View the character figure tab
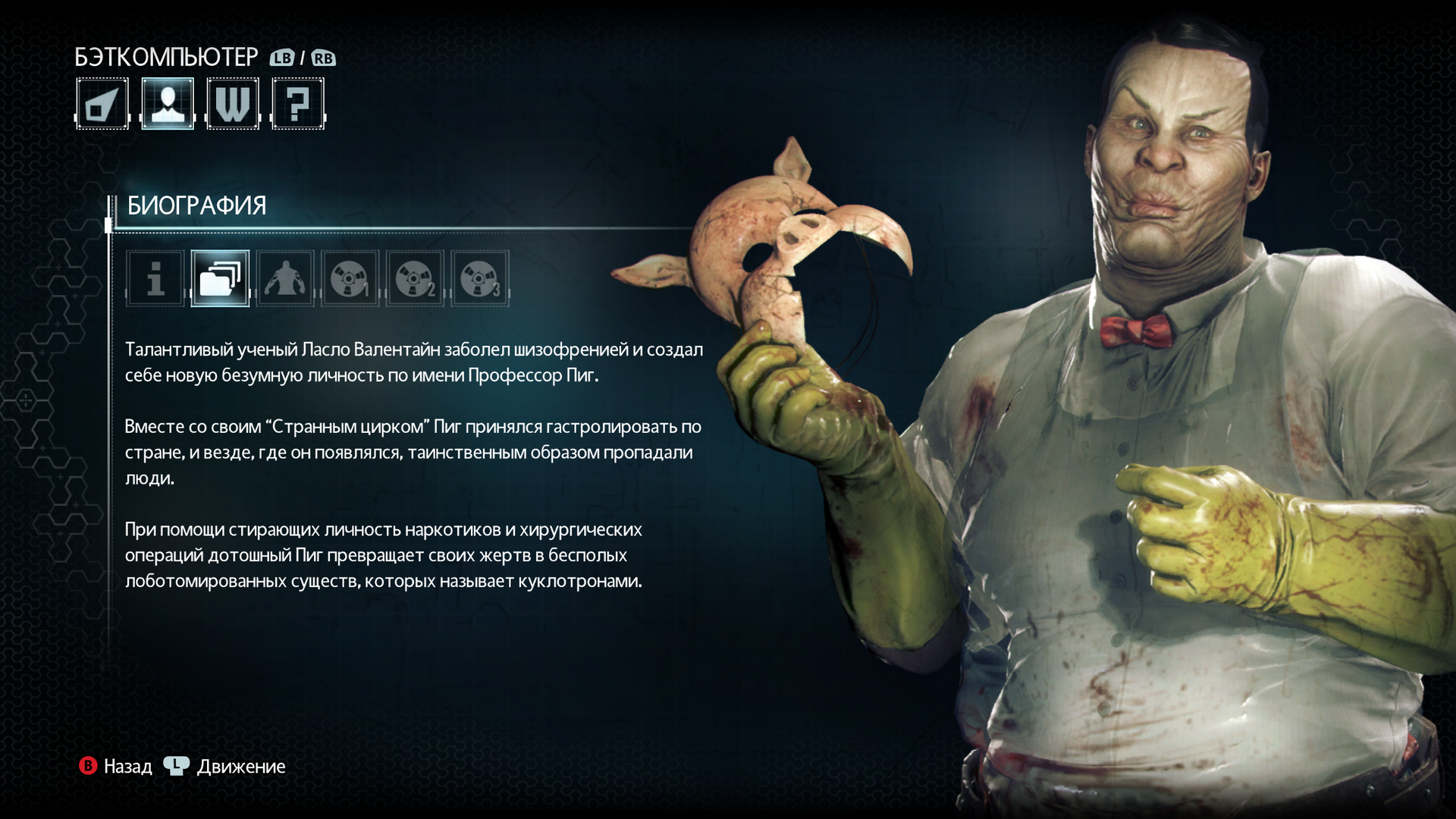1456x819 pixels. coord(285,278)
